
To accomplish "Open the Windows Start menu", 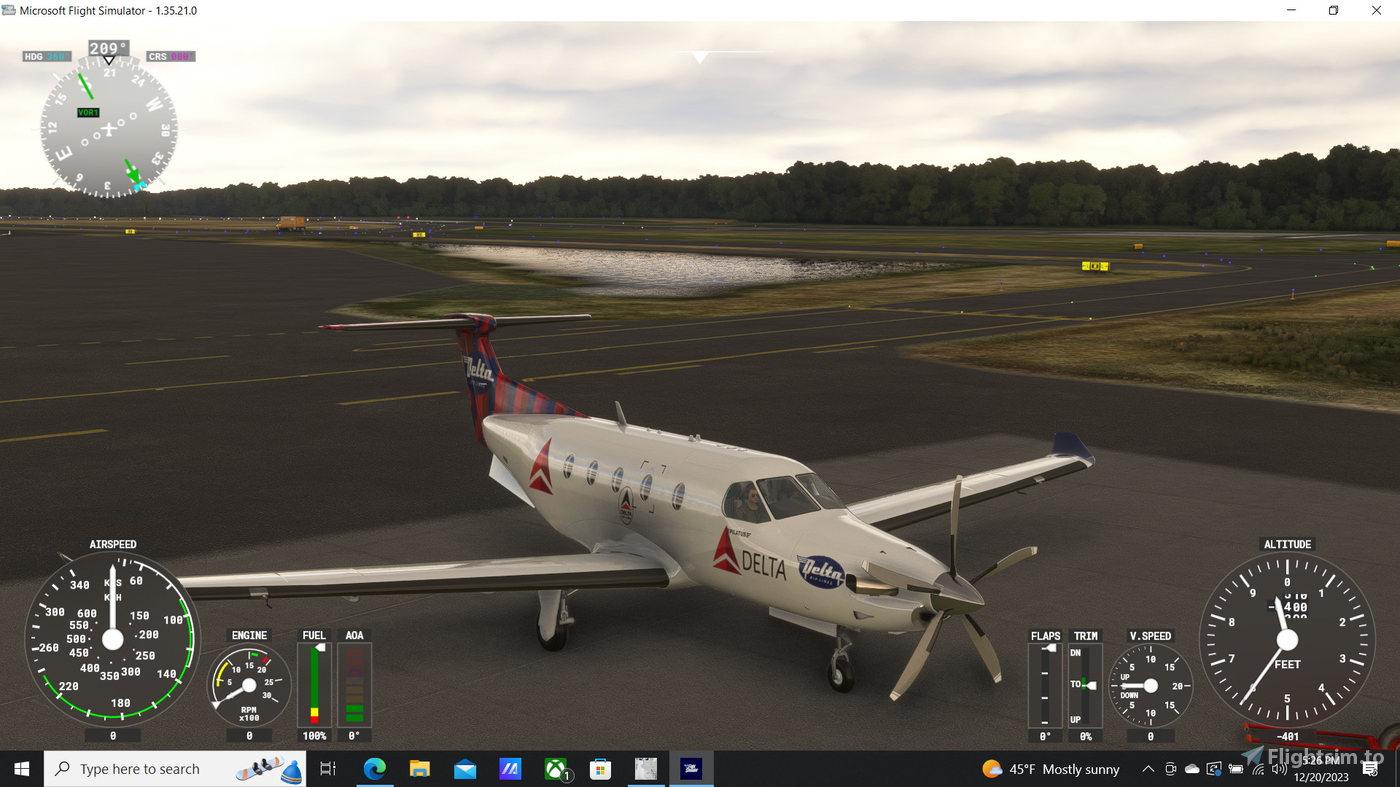I will pyautogui.click(x=19, y=768).
